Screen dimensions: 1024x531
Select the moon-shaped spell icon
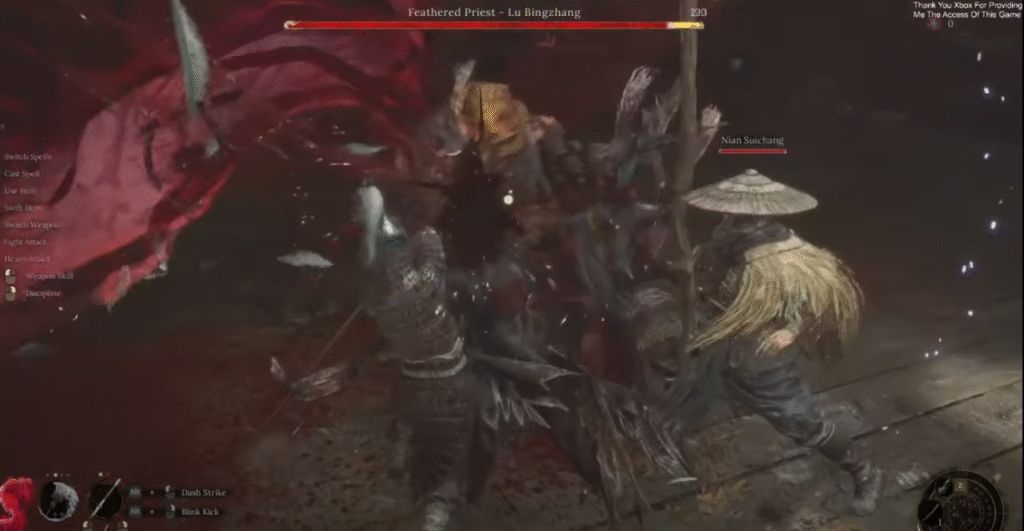tap(56, 498)
